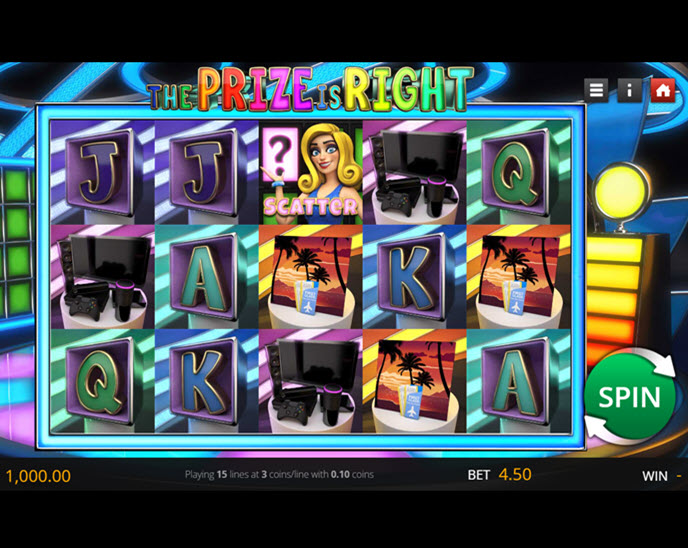This screenshot has width=688, height=548.
Task: Spin the reels with the green SPIN button
Action: [x=630, y=397]
